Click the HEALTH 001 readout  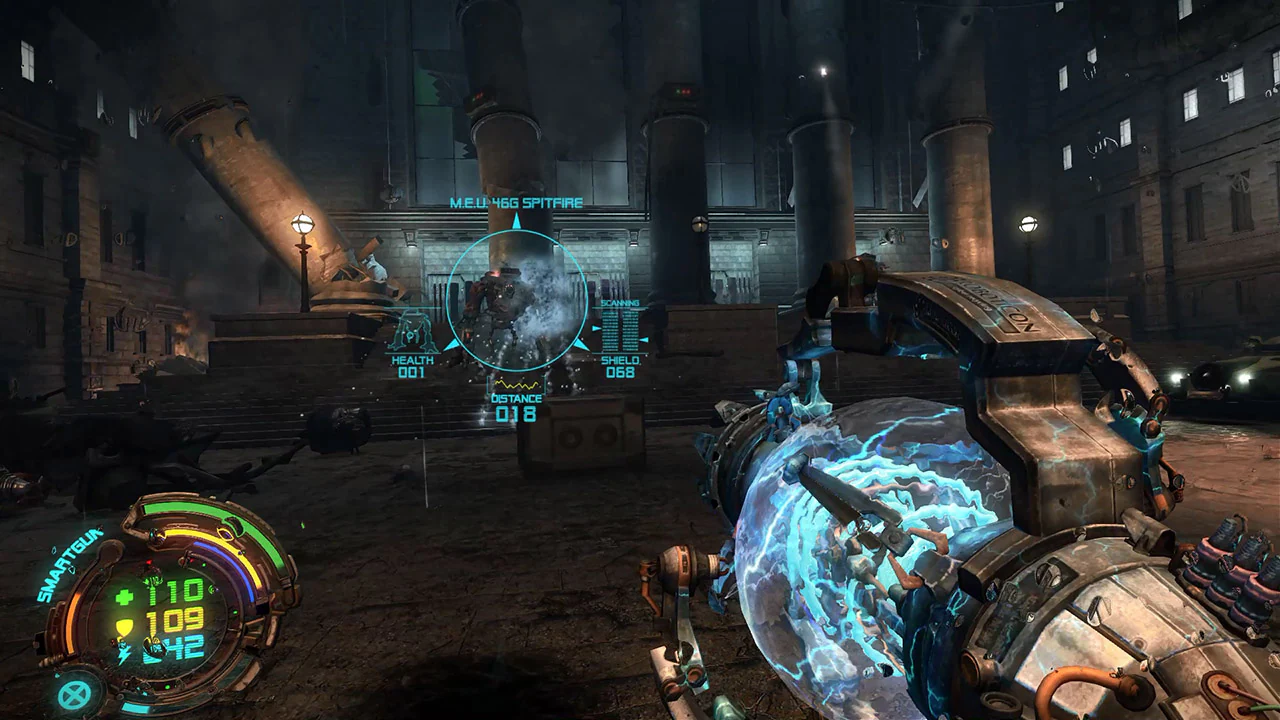click(x=410, y=367)
